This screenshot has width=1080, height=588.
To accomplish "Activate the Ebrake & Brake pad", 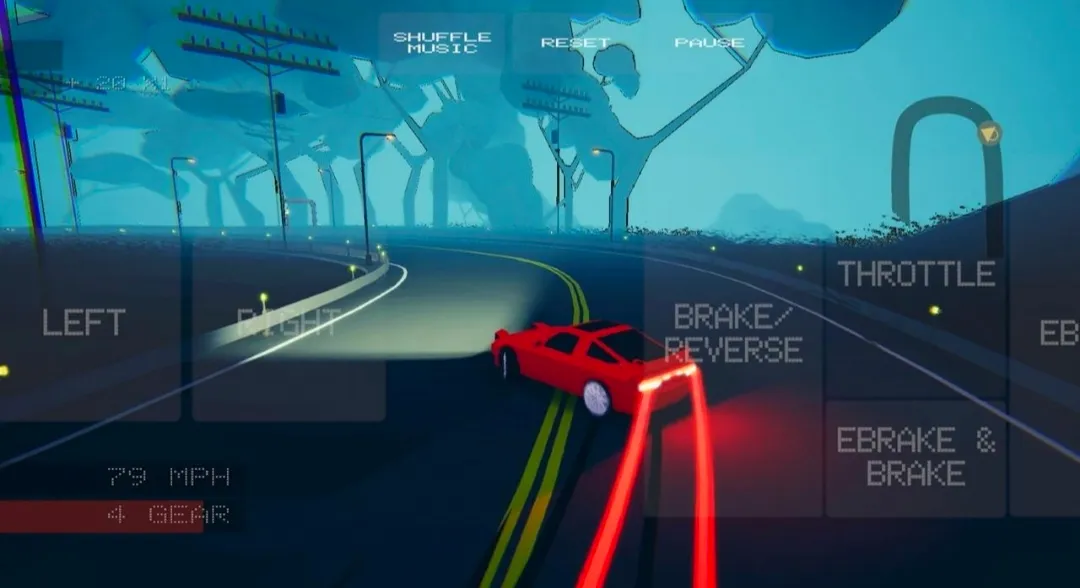I will (916, 458).
